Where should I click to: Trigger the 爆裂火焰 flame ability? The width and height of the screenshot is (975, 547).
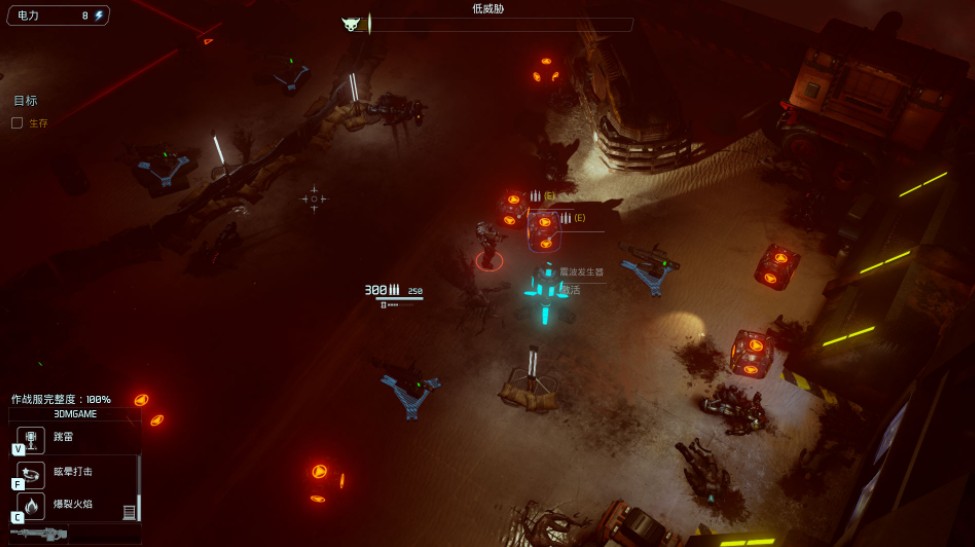[x=31, y=505]
